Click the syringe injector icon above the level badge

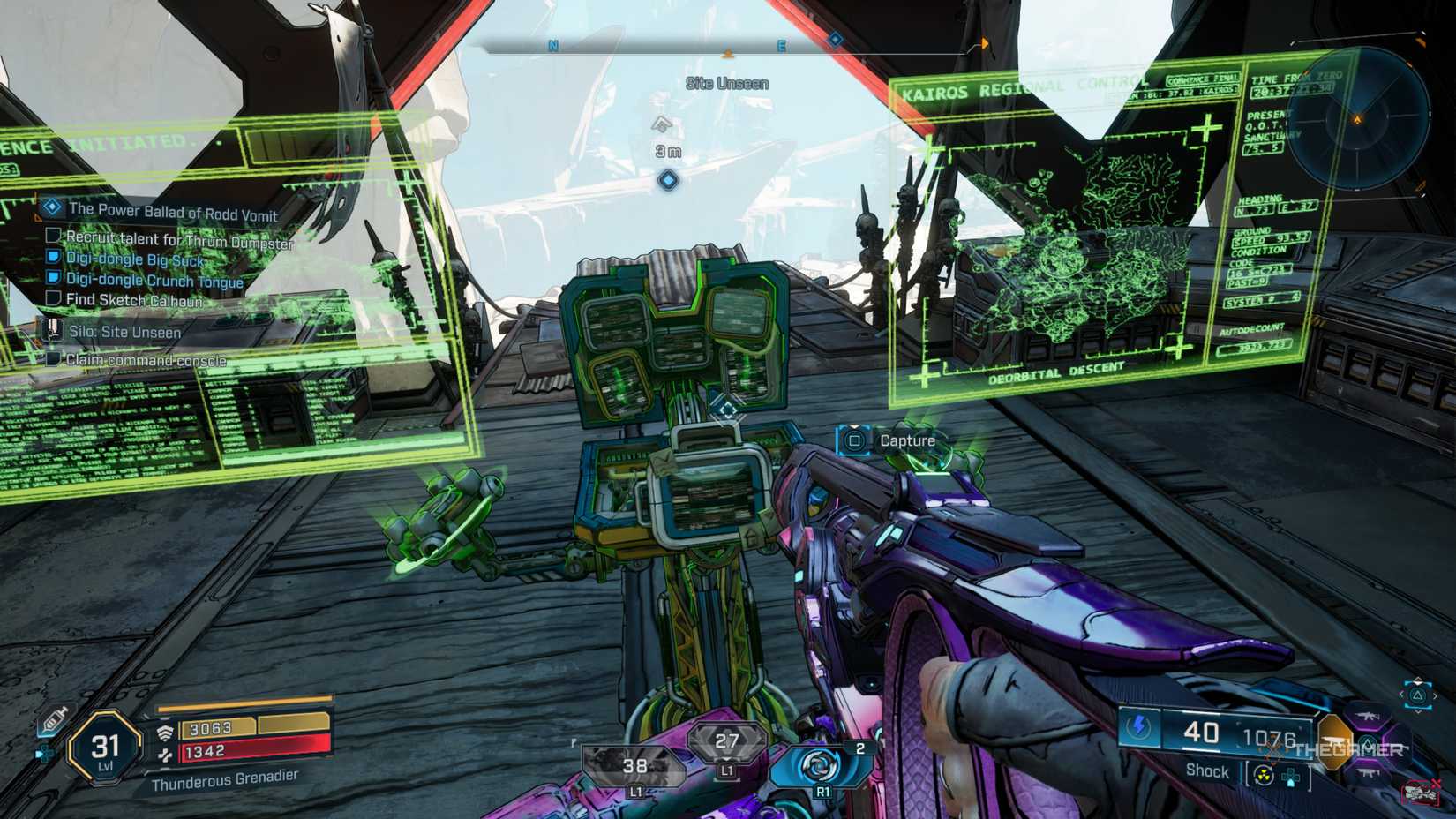55,718
